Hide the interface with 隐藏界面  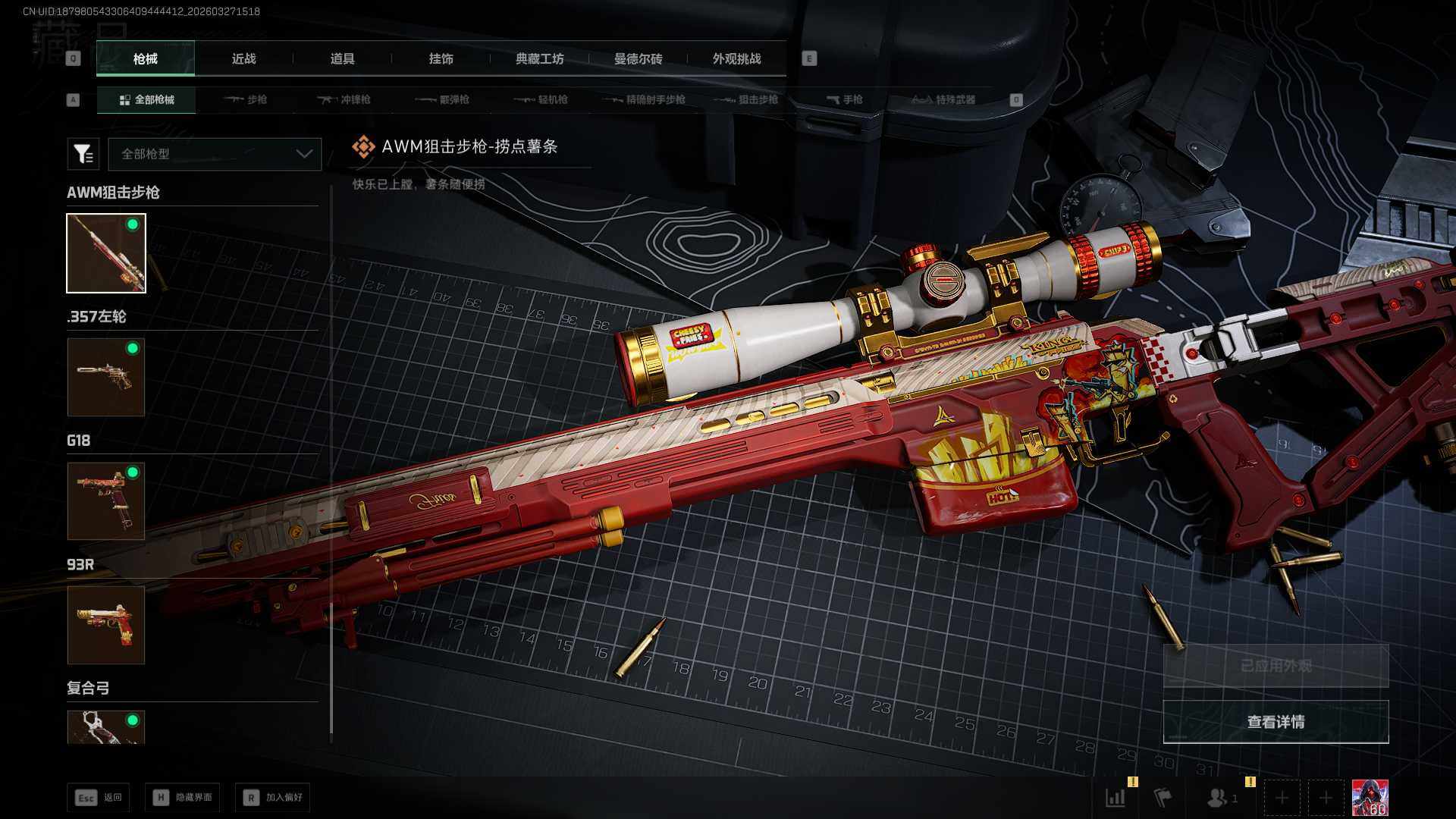click(x=183, y=797)
